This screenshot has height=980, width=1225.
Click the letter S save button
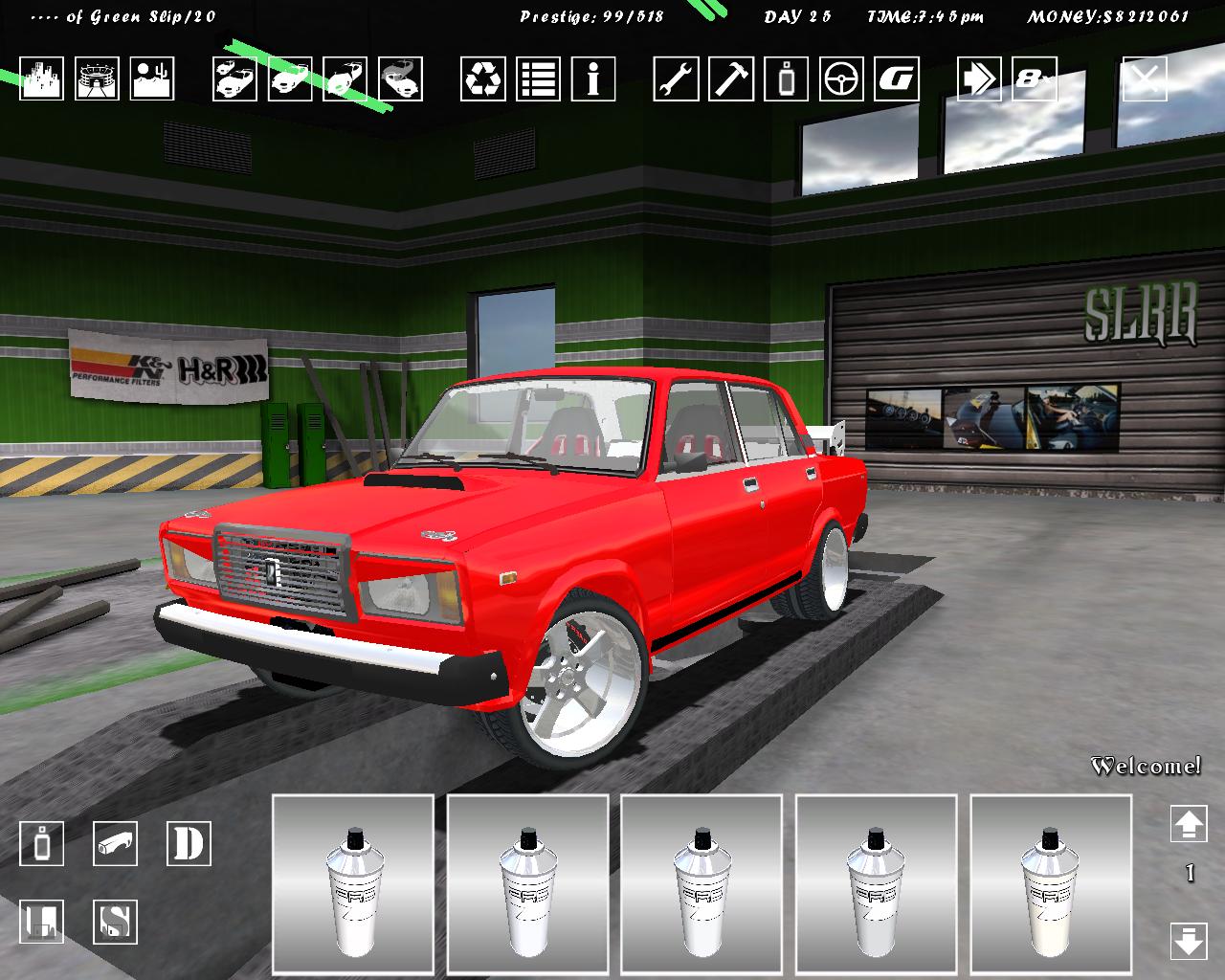[x=116, y=923]
